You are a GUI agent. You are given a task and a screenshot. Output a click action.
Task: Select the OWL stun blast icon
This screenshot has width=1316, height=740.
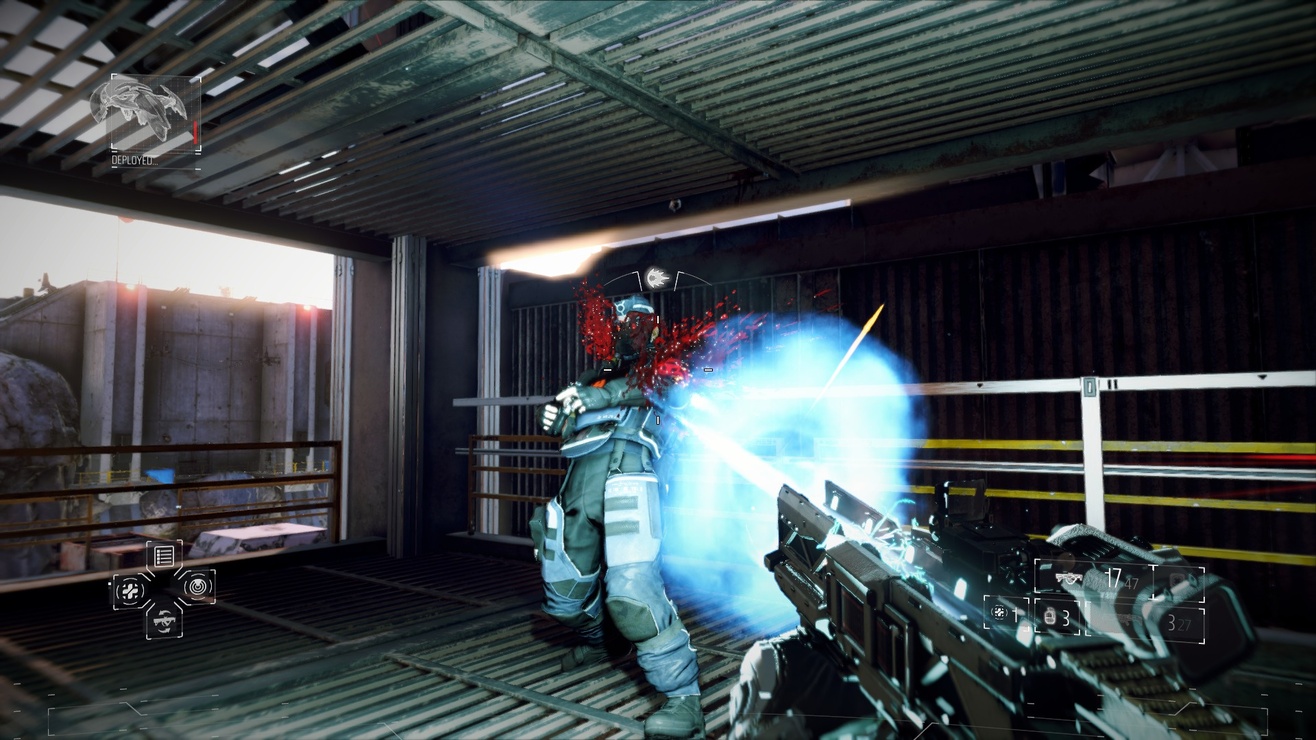197,586
